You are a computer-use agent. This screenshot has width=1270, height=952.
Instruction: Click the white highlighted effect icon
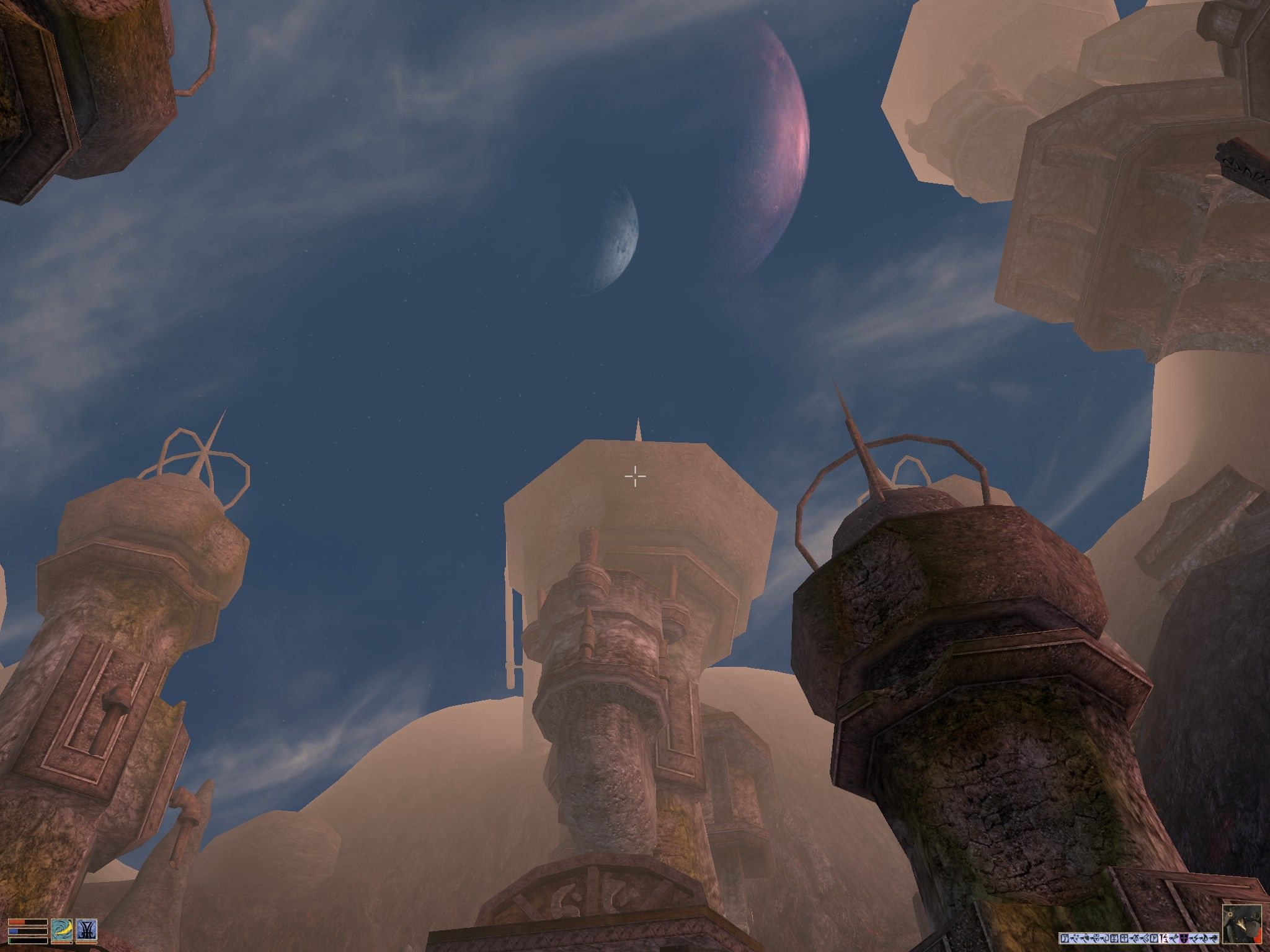point(1163,938)
